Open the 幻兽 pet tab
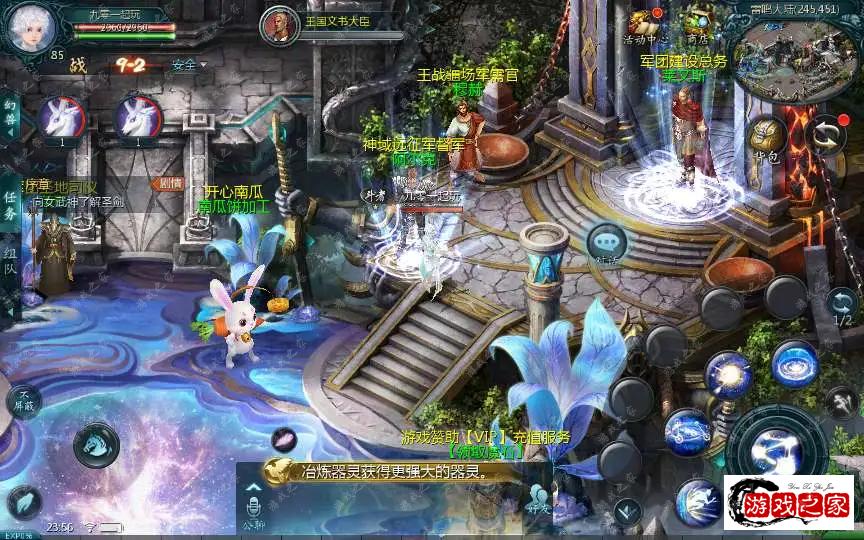The width and height of the screenshot is (864, 540). [x=9, y=117]
